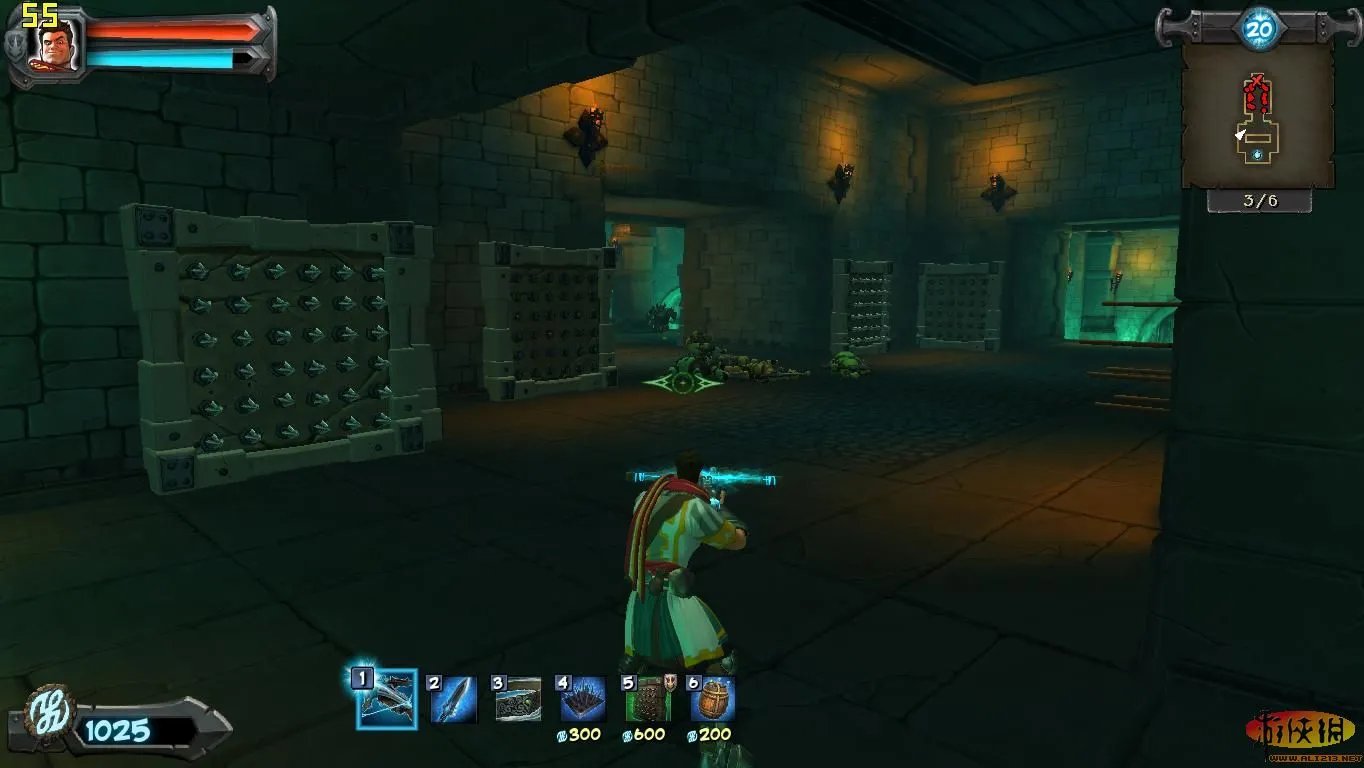Pick the 600-cost arrow wall trap
This screenshot has height=768, width=1364.
pos(647,699)
